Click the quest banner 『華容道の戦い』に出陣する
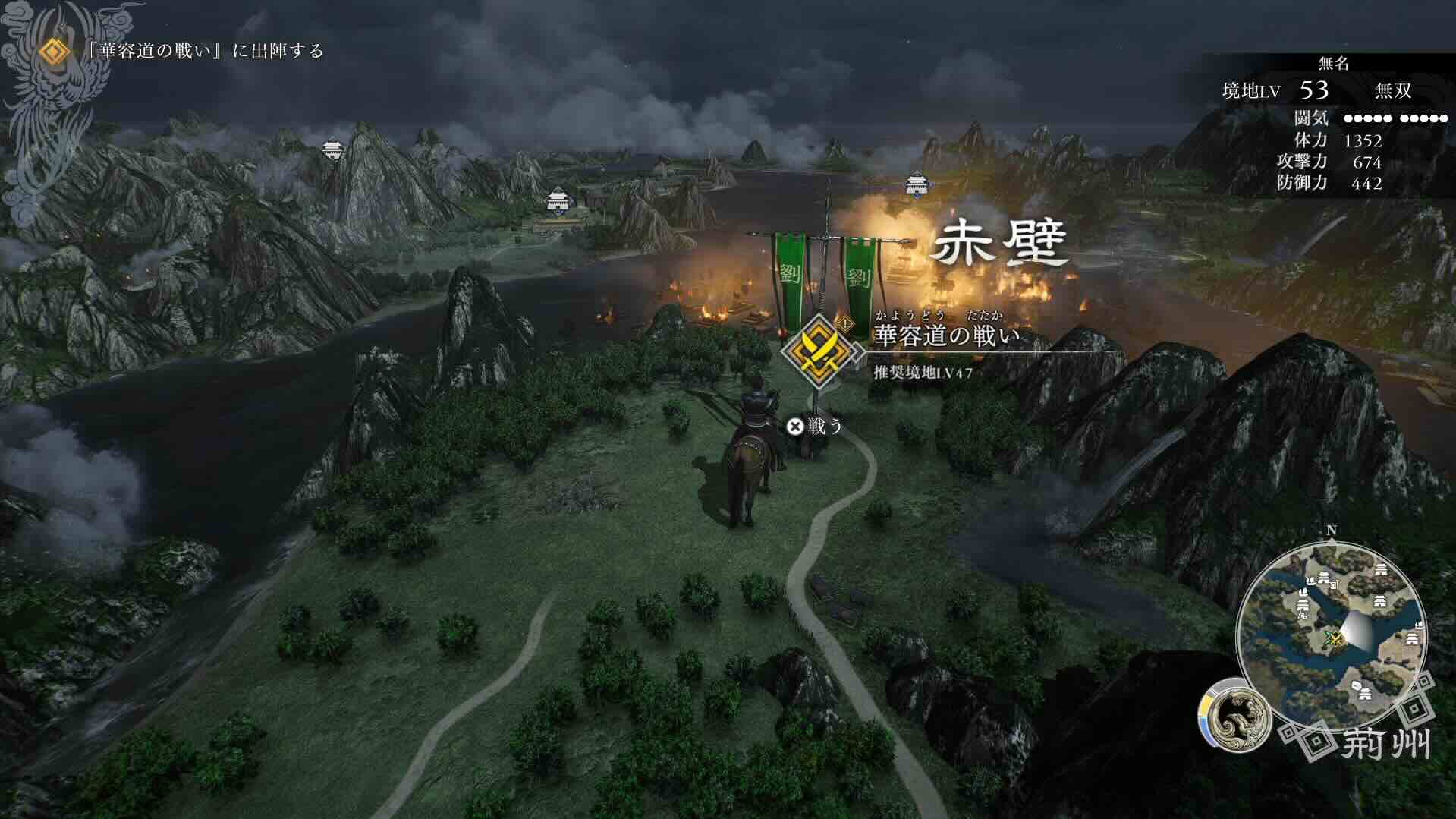Viewport: 1456px width, 819px height. (x=205, y=53)
